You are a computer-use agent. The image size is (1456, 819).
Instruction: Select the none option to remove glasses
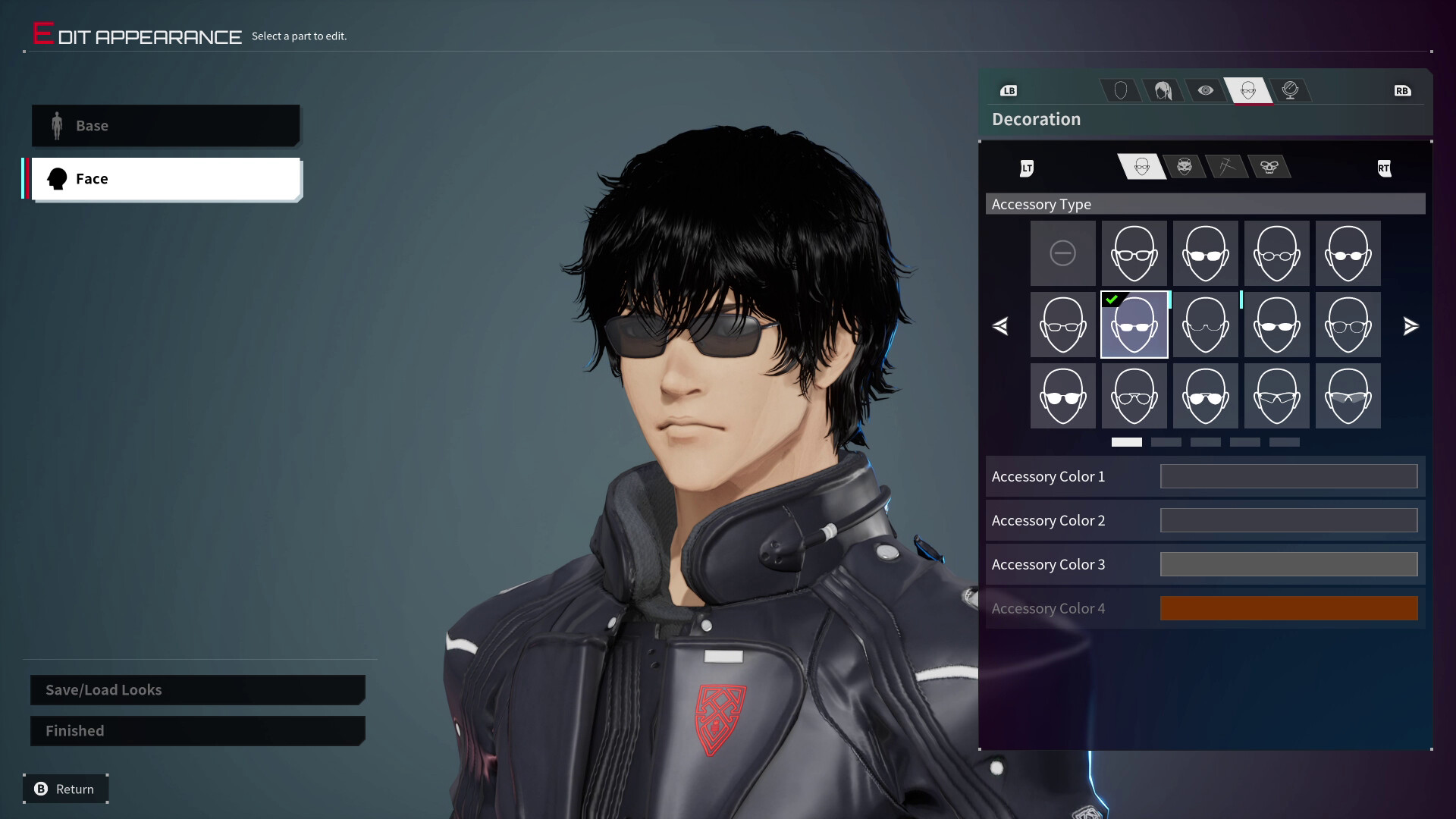1062,253
